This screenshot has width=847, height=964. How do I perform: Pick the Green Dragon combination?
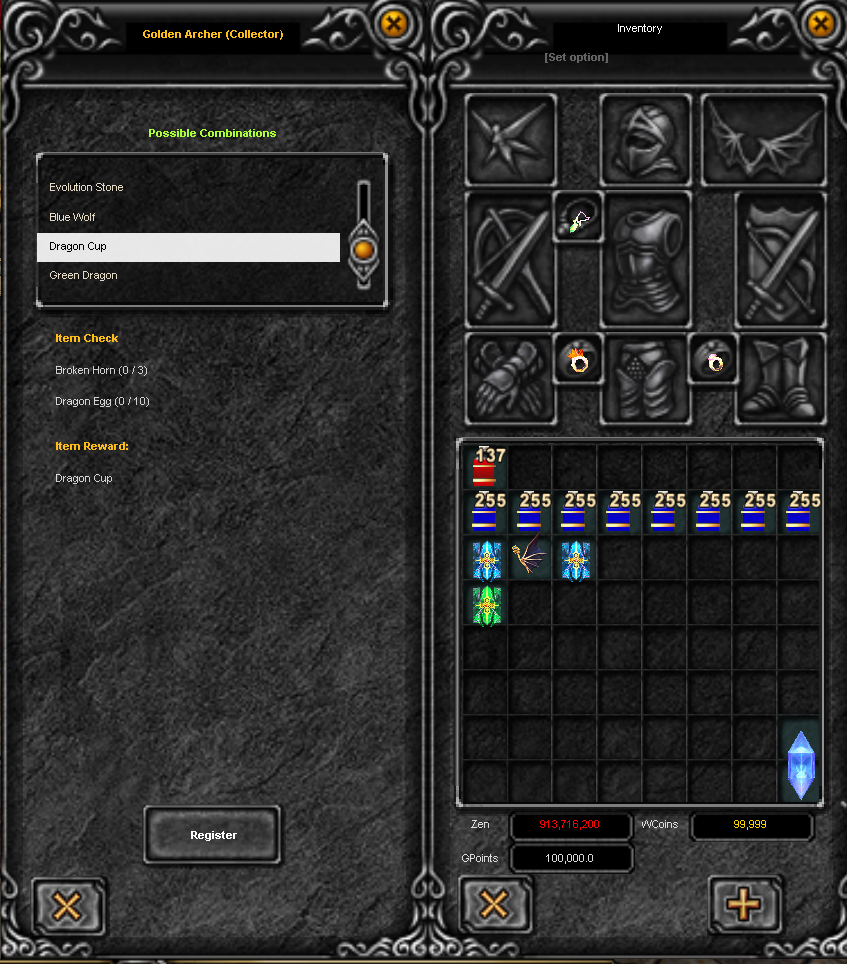point(83,276)
